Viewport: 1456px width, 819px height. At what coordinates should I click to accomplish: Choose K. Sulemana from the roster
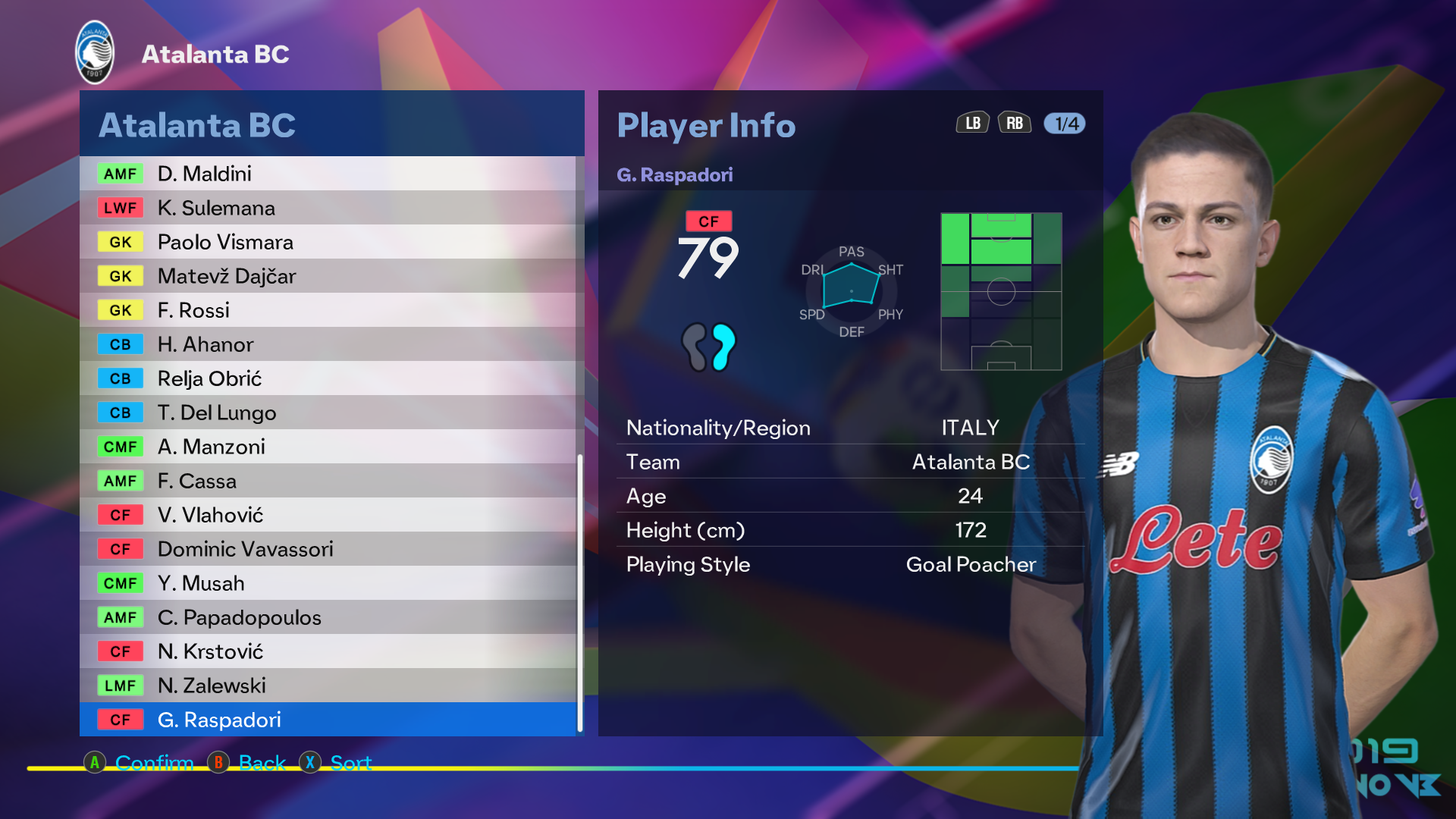pyautogui.click(x=328, y=208)
